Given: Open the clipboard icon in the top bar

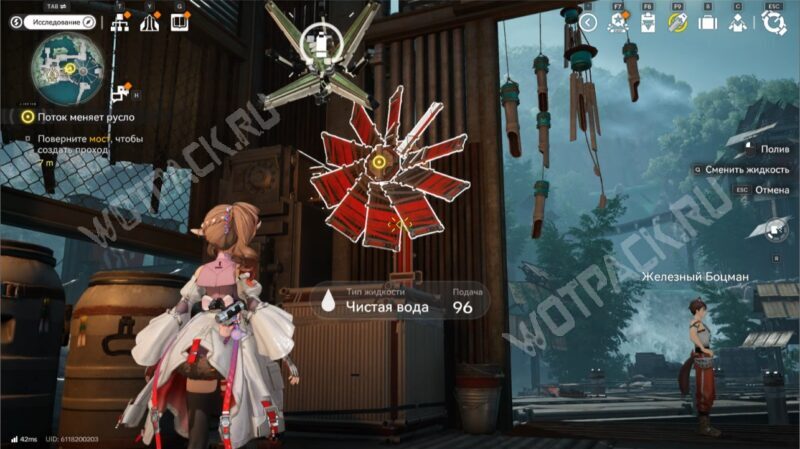Looking at the screenshot, I should tap(647, 23).
